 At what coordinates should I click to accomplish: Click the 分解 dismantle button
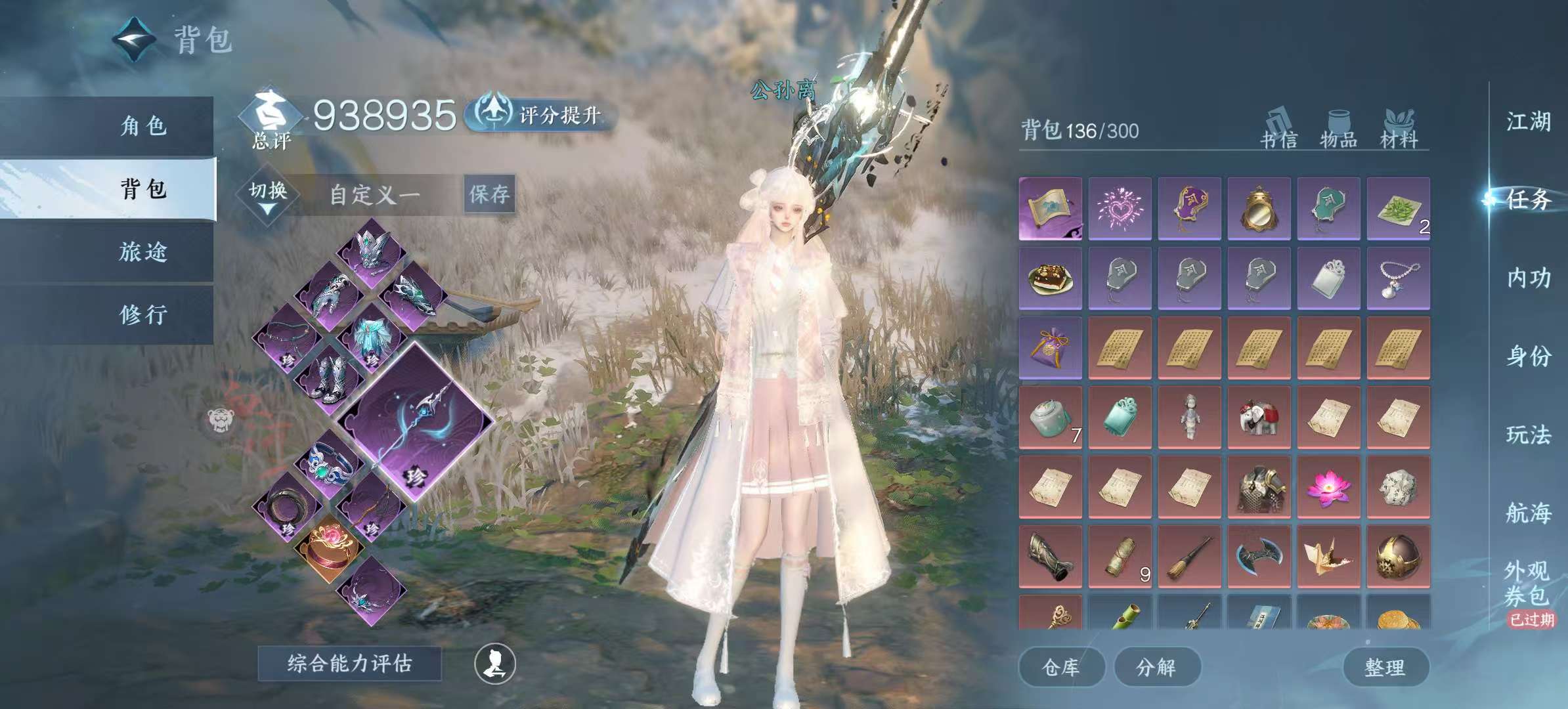(1156, 667)
